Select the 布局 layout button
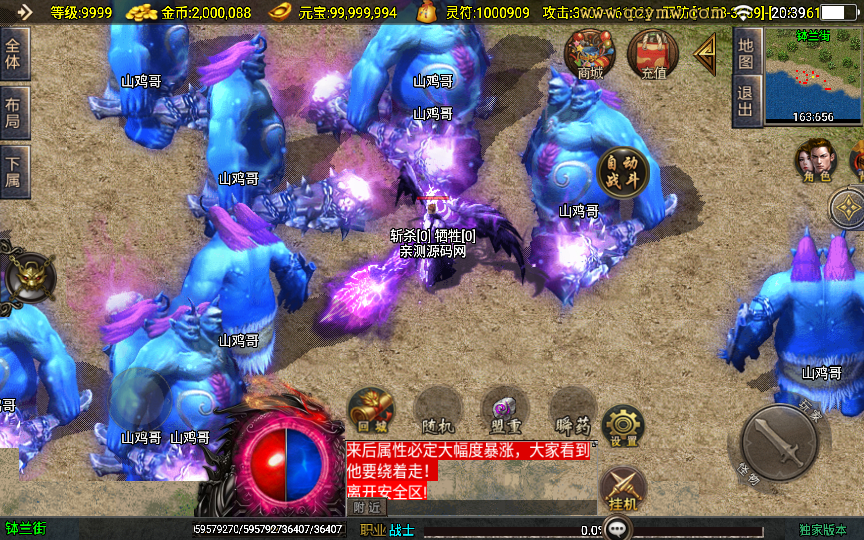Screen dimensions: 864x540 point(13,113)
